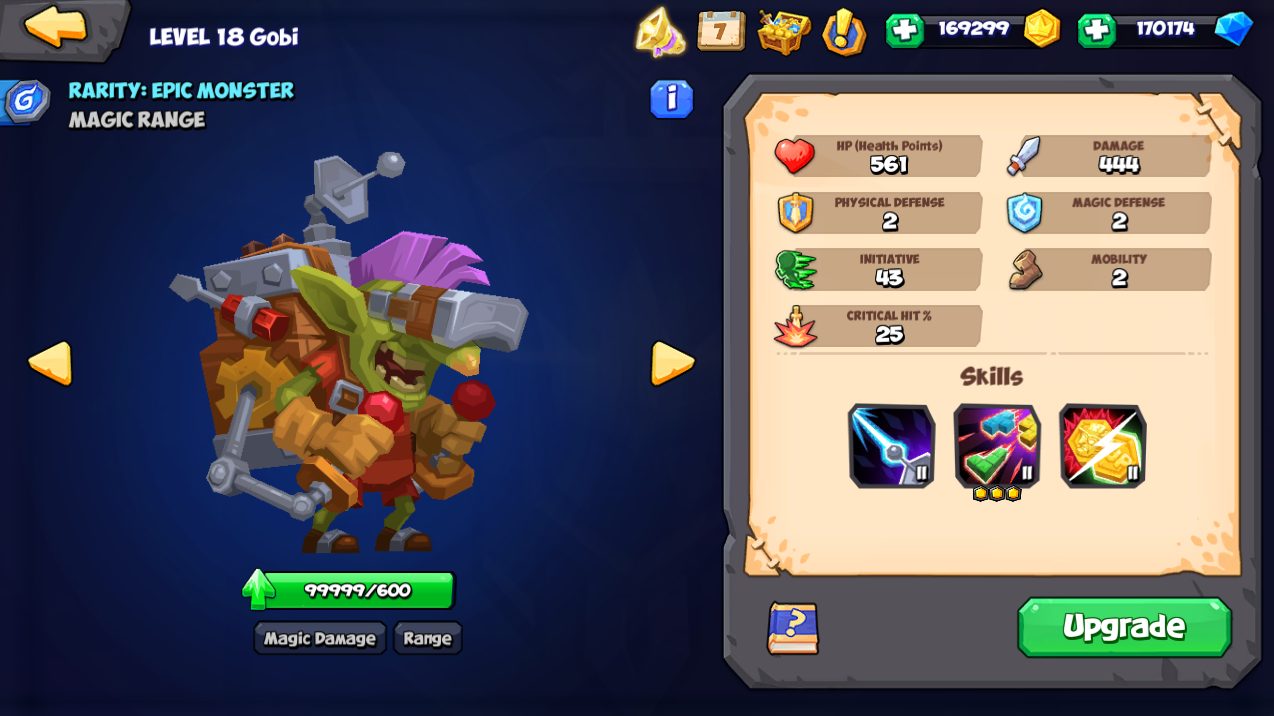The height and width of the screenshot is (716, 1274).
Task: Open the calendar daily rewards icon
Action: pyautogui.click(x=721, y=30)
